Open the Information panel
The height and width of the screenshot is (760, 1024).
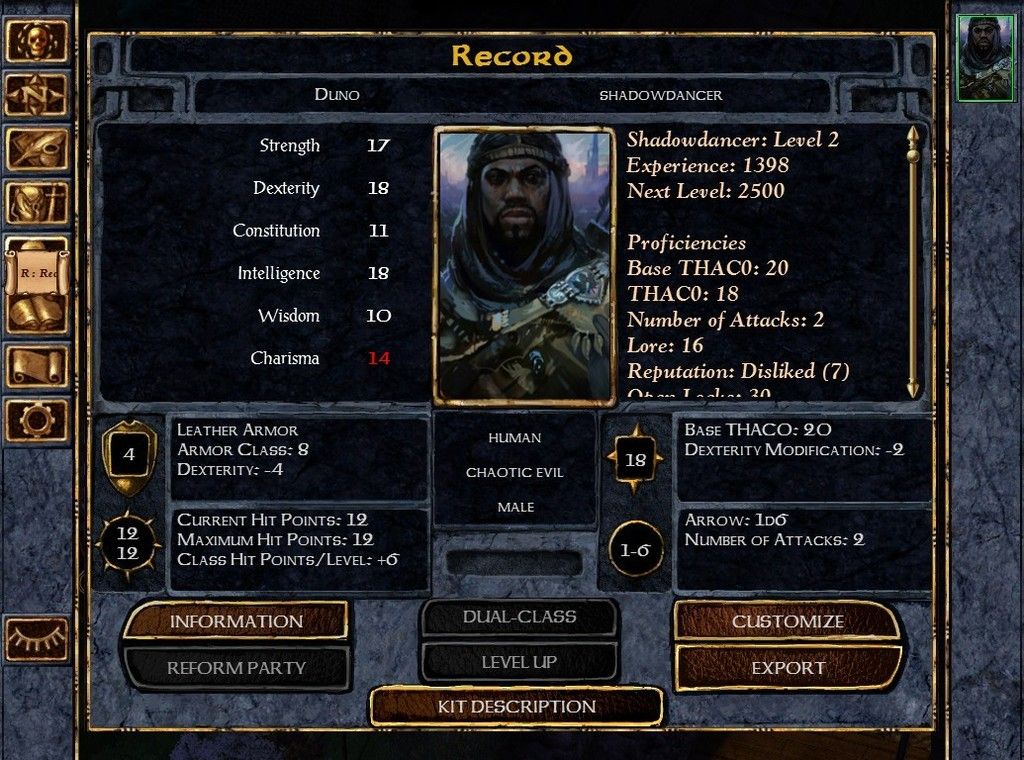pyautogui.click(x=236, y=621)
